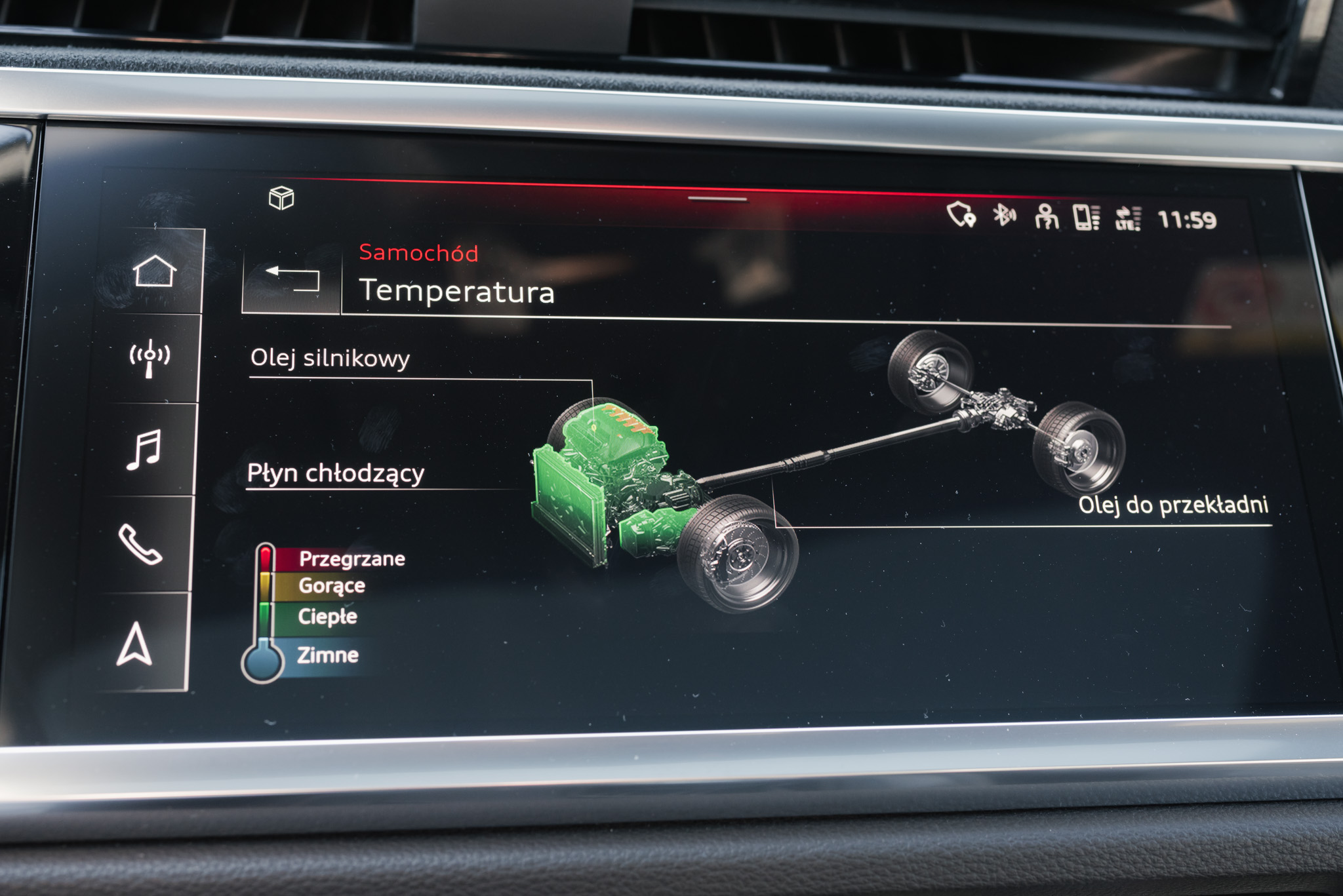Image resolution: width=1343 pixels, height=896 pixels.
Task: Pull down the top handle bar
Action: (717, 199)
